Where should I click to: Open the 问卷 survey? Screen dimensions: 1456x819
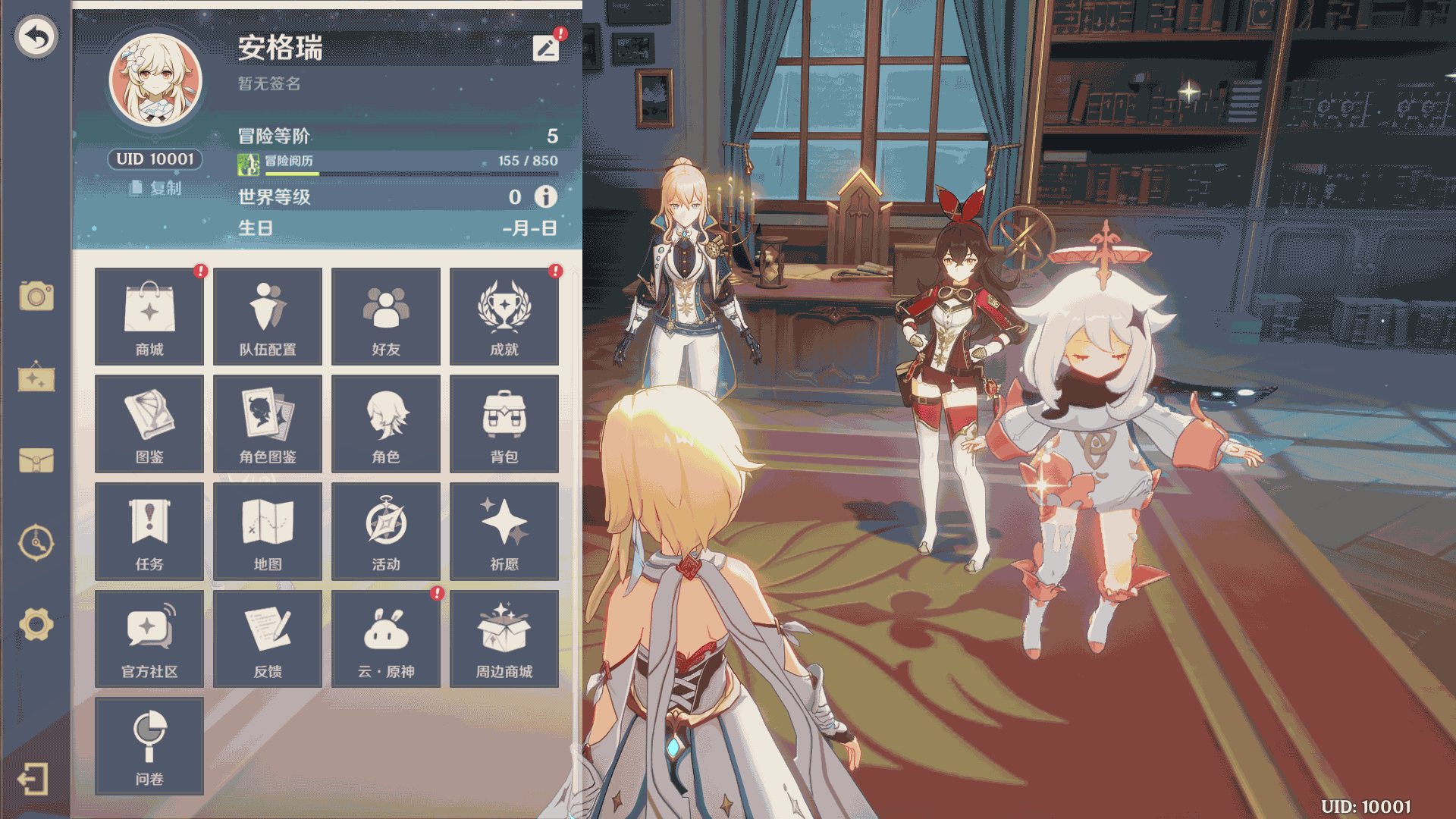[x=149, y=746]
